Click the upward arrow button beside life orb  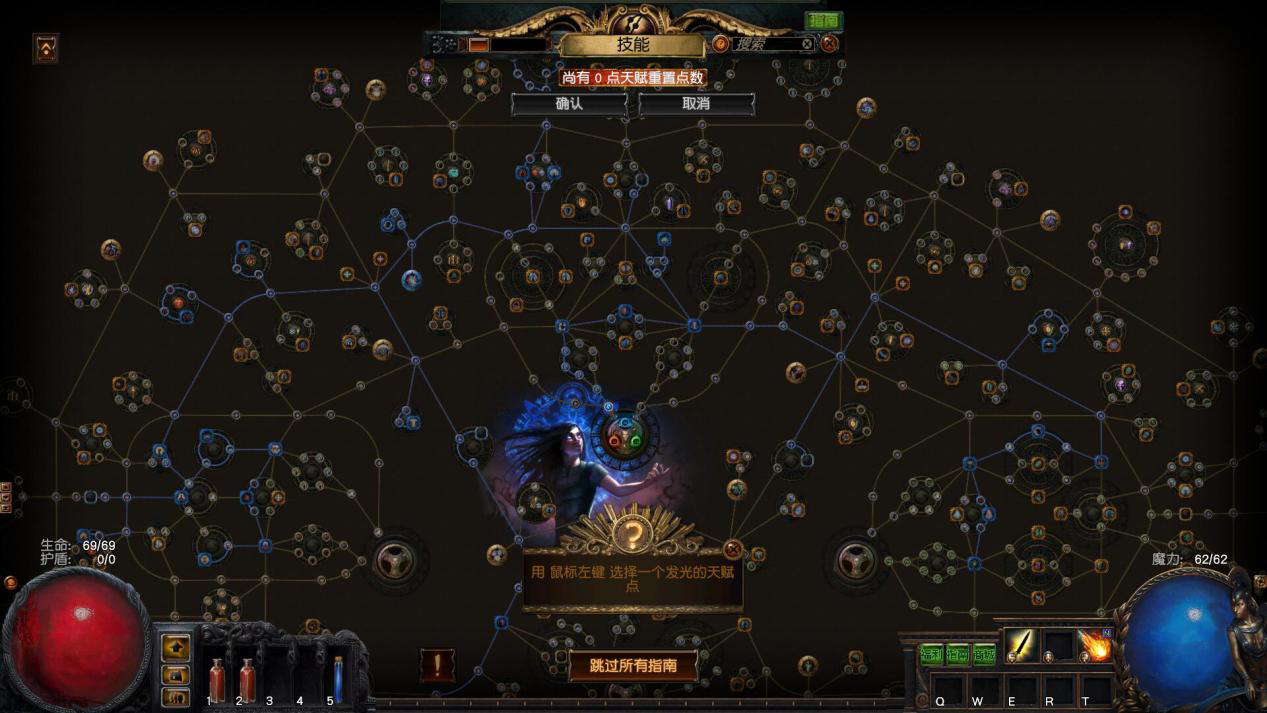click(x=176, y=646)
